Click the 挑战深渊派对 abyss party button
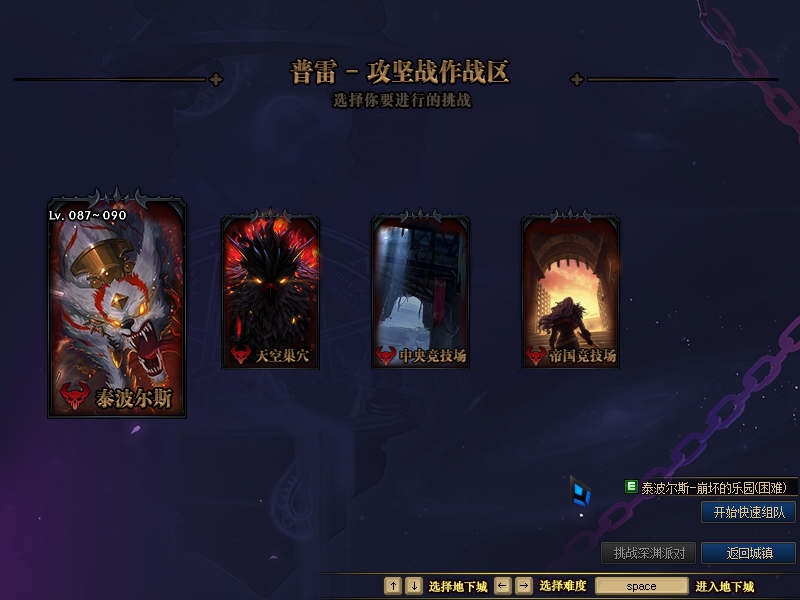This screenshot has height=600, width=800. point(648,553)
